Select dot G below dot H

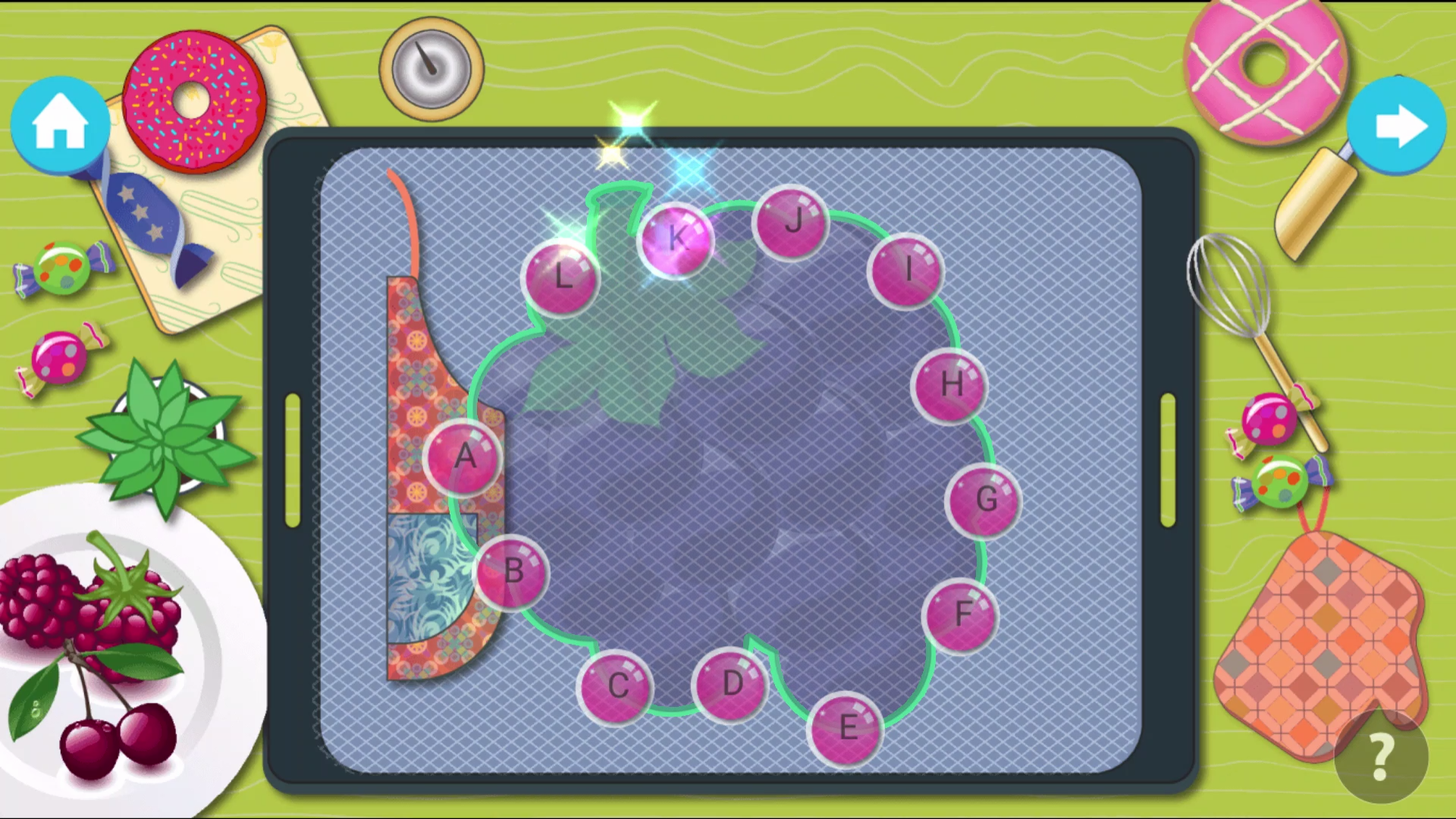pos(986,500)
